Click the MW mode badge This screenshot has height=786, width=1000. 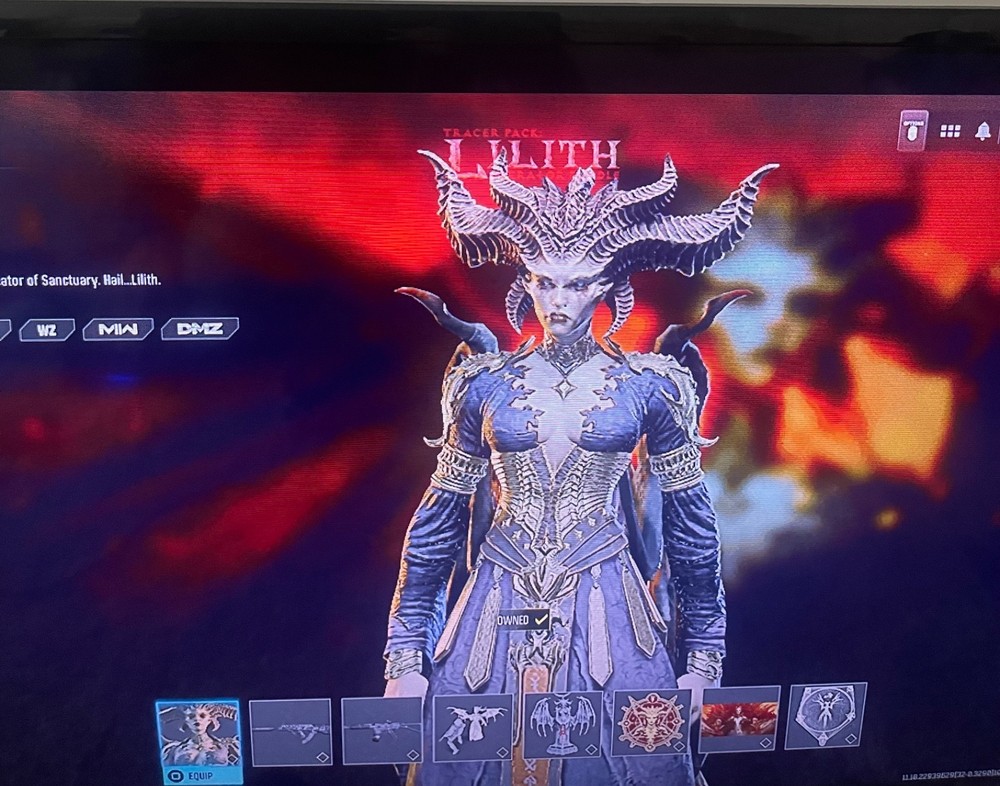(117, 329)
